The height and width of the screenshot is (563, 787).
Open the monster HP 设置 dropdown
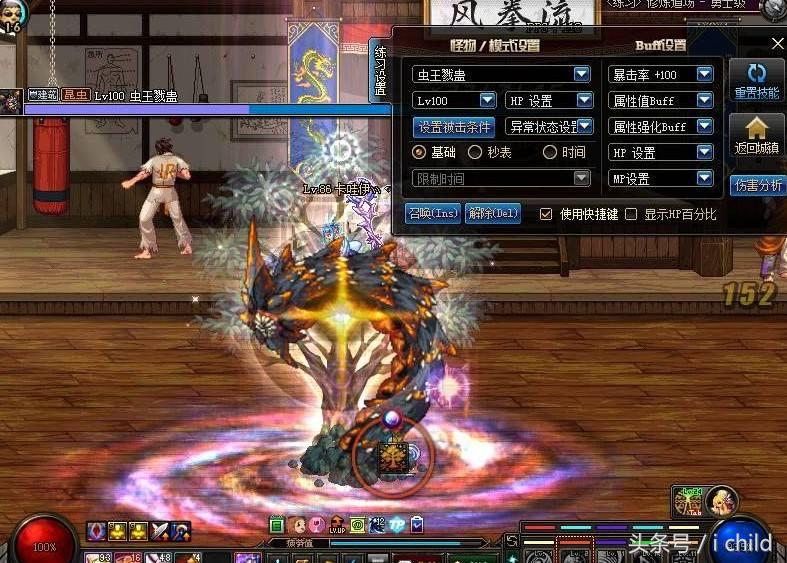point(584,100)
